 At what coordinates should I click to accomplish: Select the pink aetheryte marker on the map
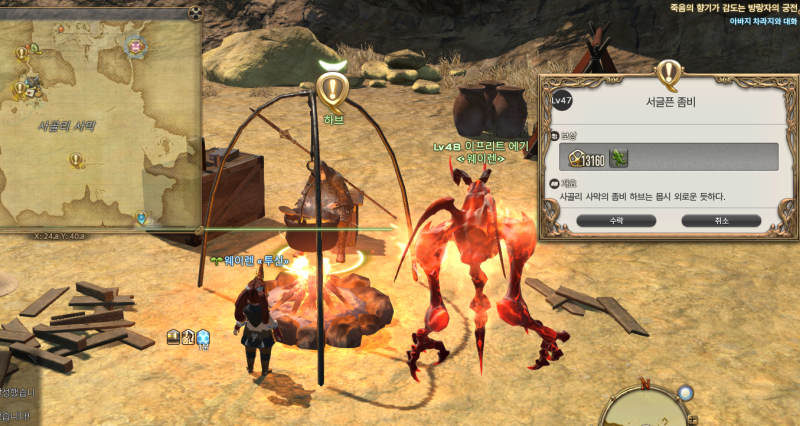pyautogui.click(x=134, y=45)
